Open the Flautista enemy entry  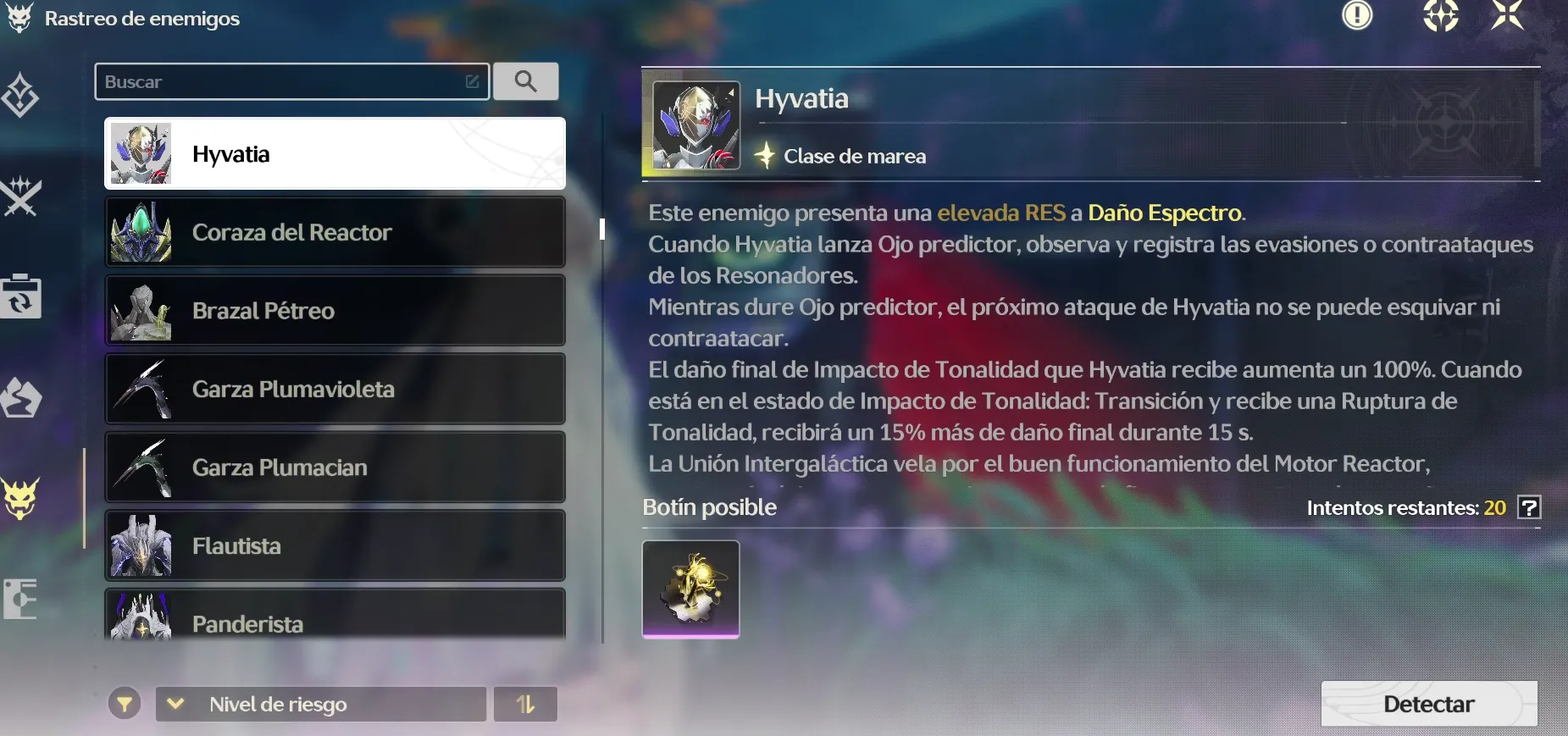pos(335,545)
